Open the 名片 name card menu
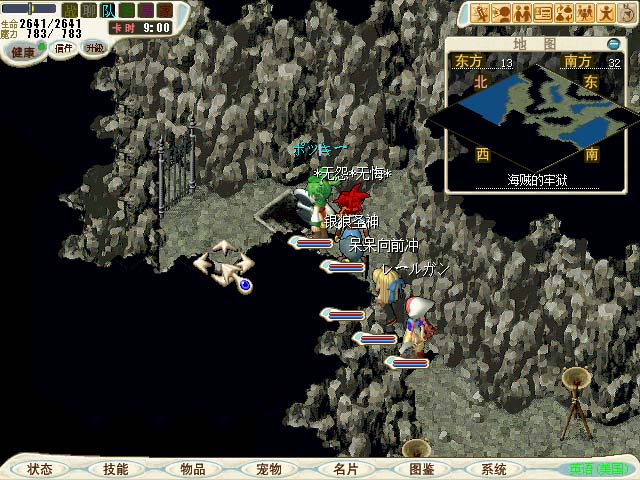640x480 pixels. [345, 469]
